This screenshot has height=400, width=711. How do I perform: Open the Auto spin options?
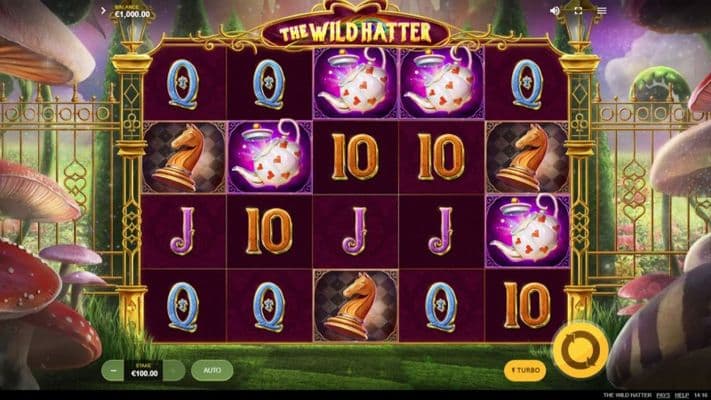[211, 370]
